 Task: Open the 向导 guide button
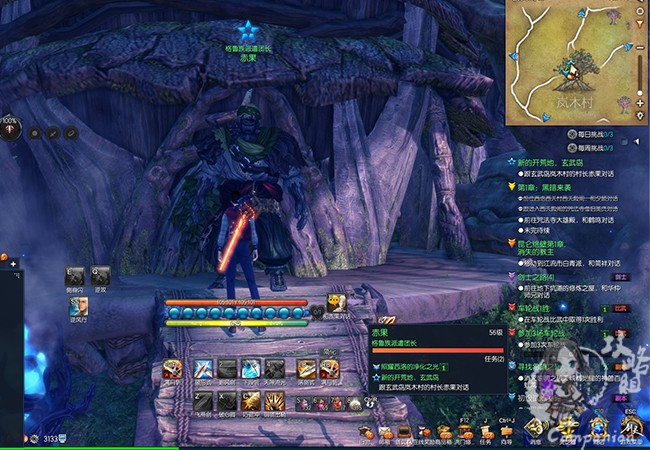click(x=507, y=432)
